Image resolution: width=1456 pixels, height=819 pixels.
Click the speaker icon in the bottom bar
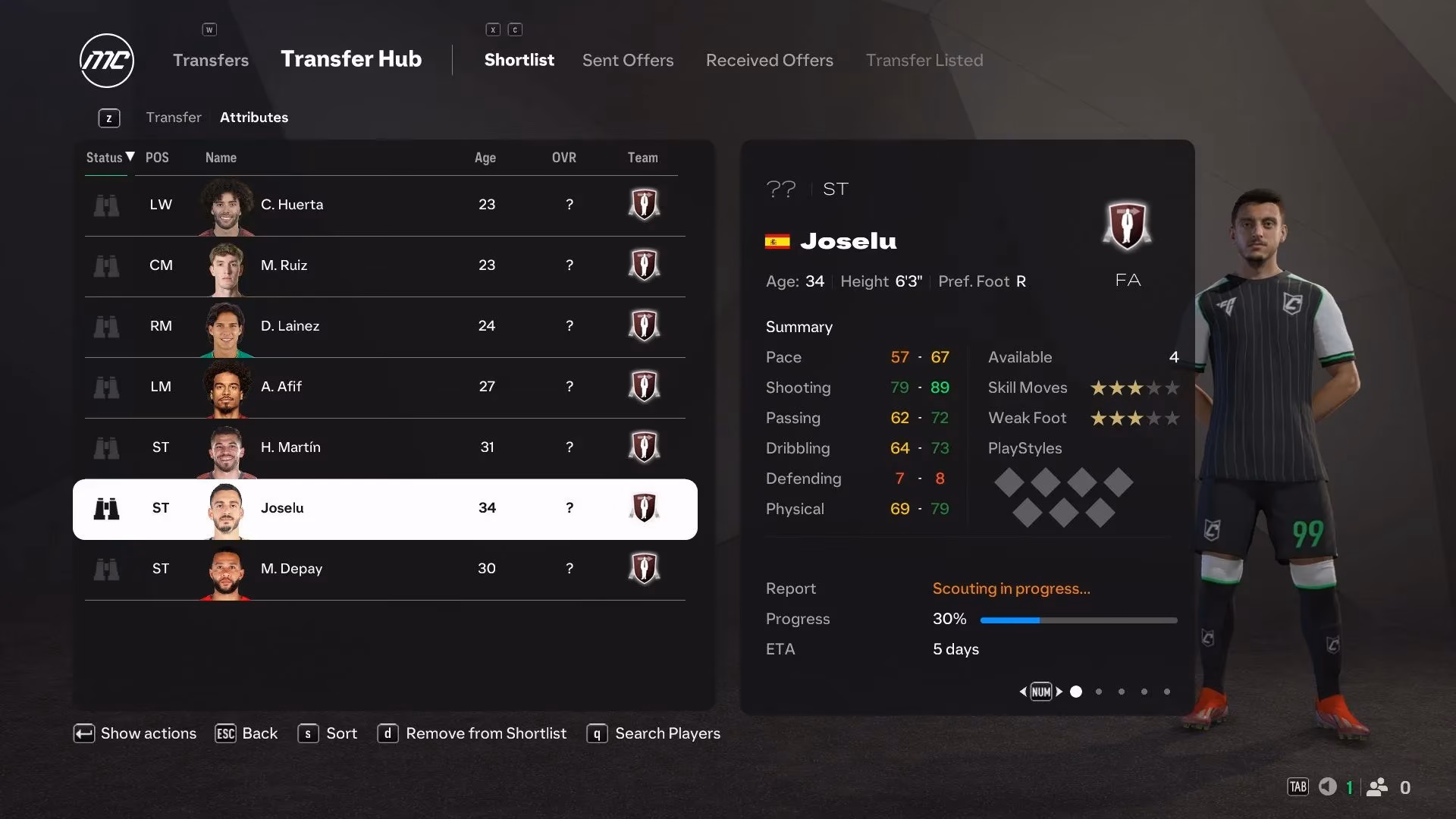(1328, 787)
